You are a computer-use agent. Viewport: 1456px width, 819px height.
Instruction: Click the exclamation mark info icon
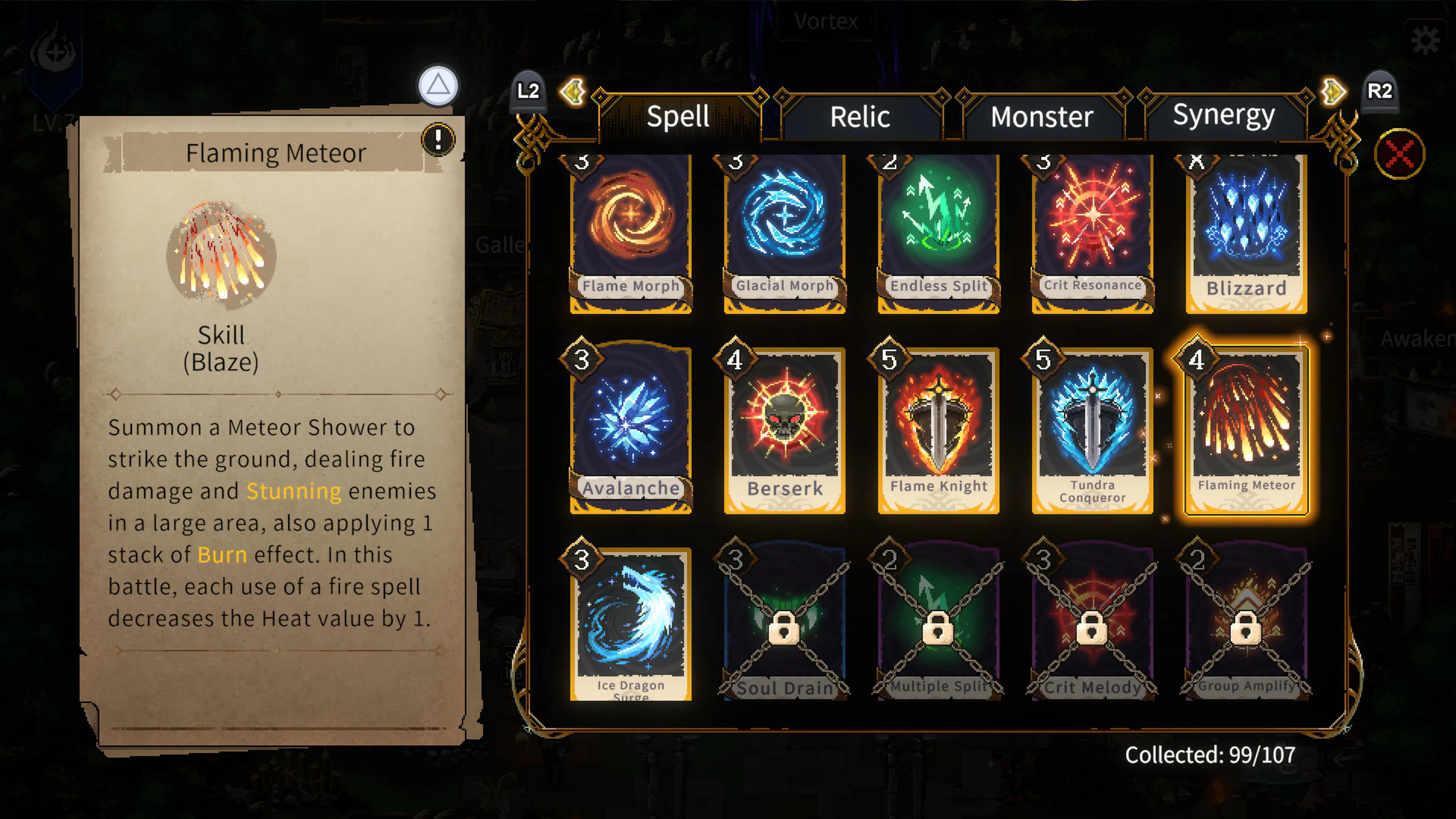(x=438, y=138)
